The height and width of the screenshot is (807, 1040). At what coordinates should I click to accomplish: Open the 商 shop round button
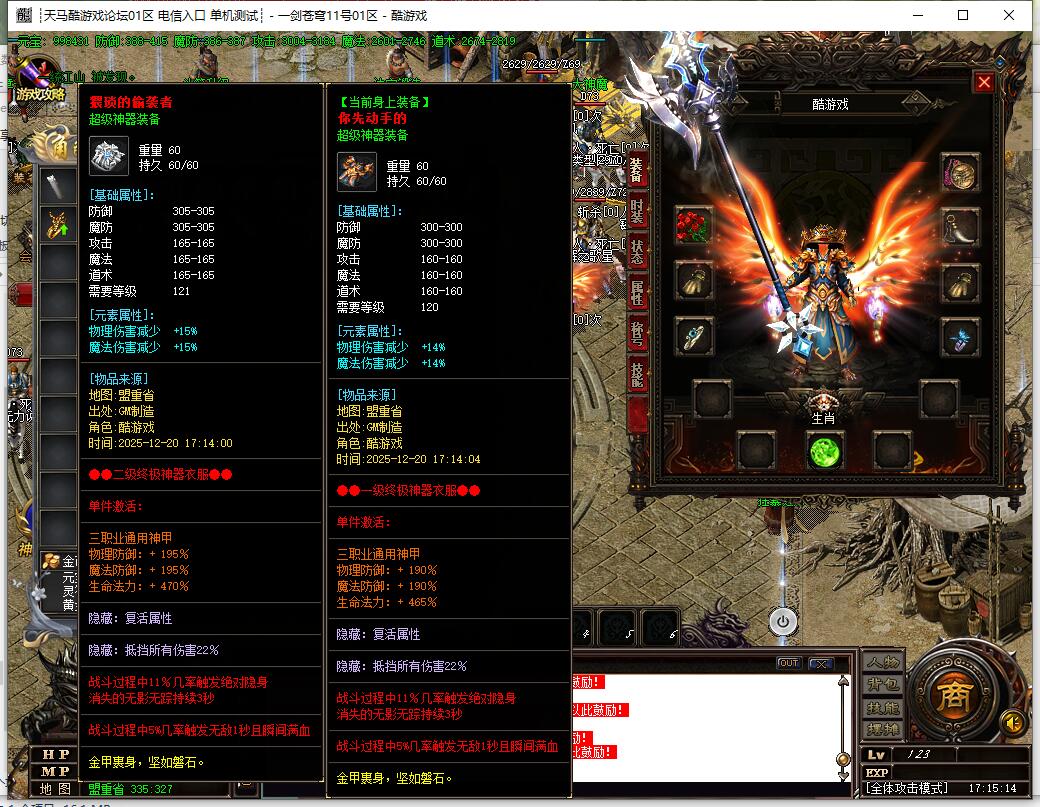click(x=952, y=693)
